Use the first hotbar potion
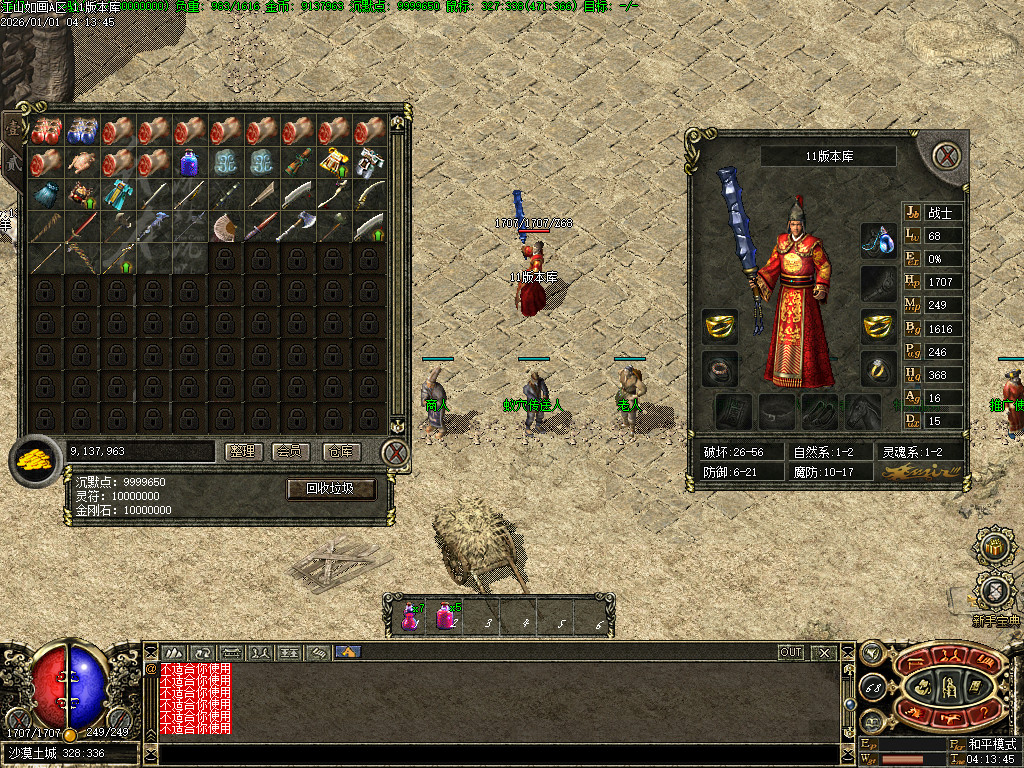This screenshot has height=768, width=1024. coord(410,614)
